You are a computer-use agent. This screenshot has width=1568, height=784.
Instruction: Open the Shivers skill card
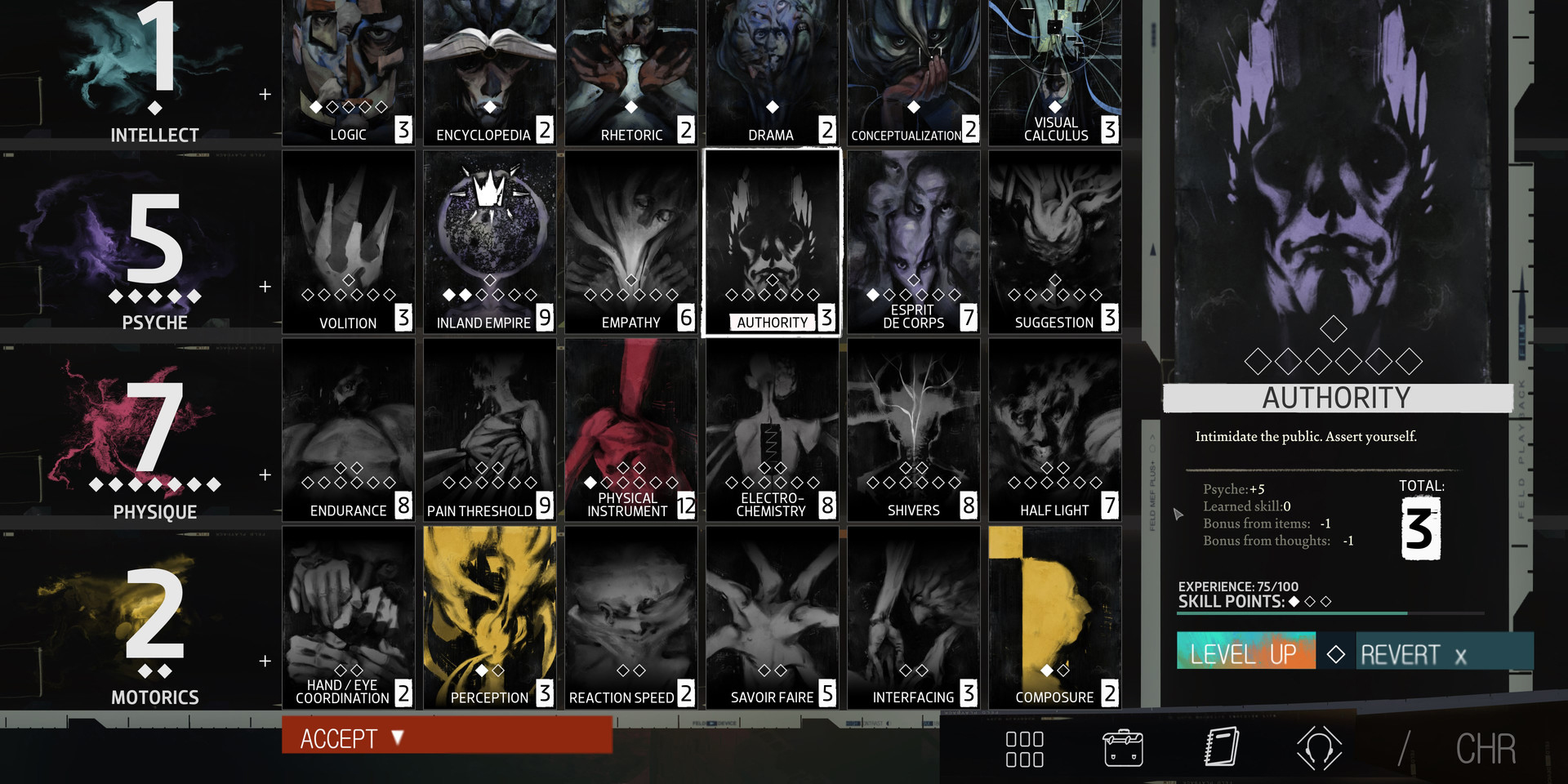pyautogui.click(x=913, y=430)
